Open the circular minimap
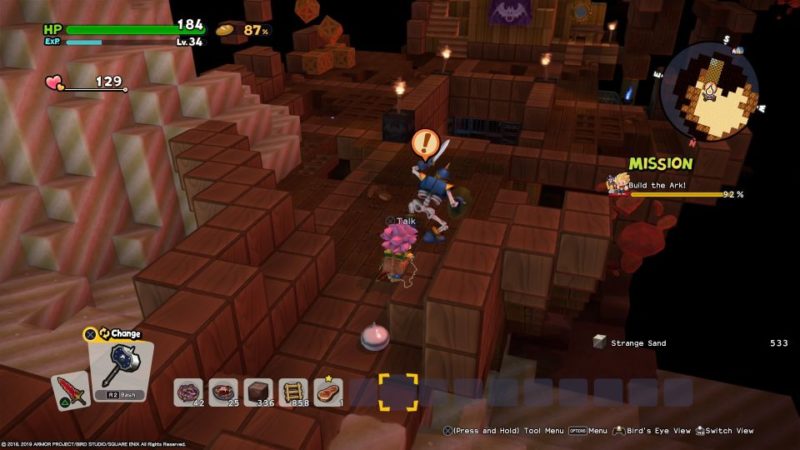This screenshot has height=450, width=800. tap(708, 91)
